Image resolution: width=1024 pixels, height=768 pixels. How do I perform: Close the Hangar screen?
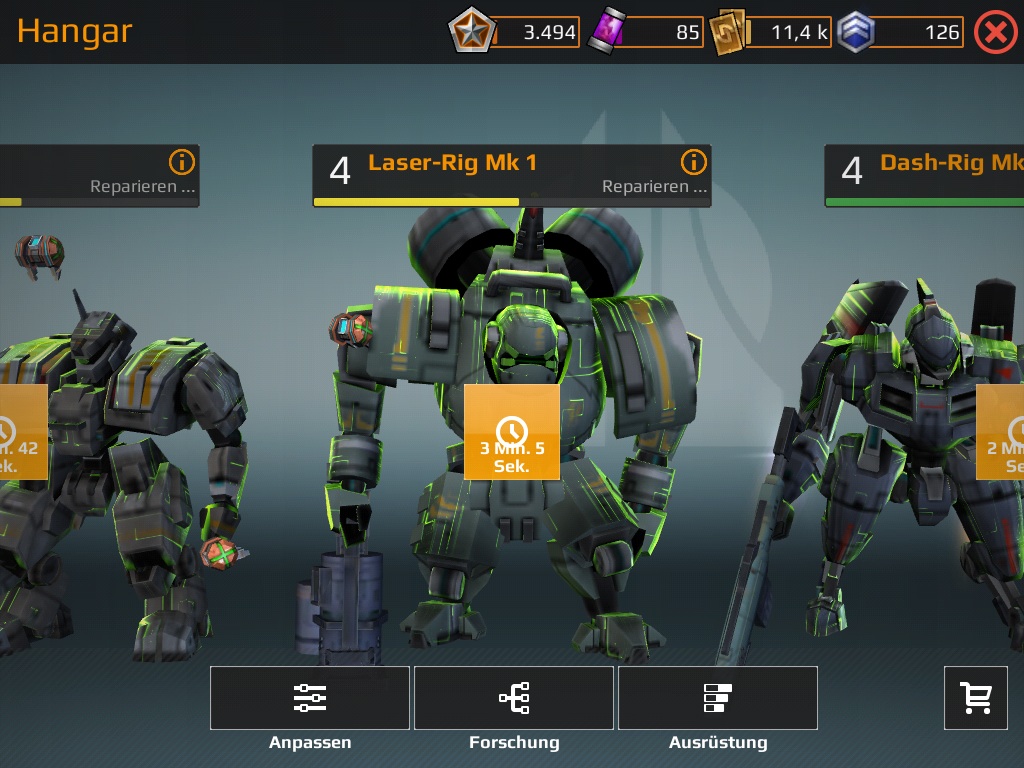click(995, 32)
